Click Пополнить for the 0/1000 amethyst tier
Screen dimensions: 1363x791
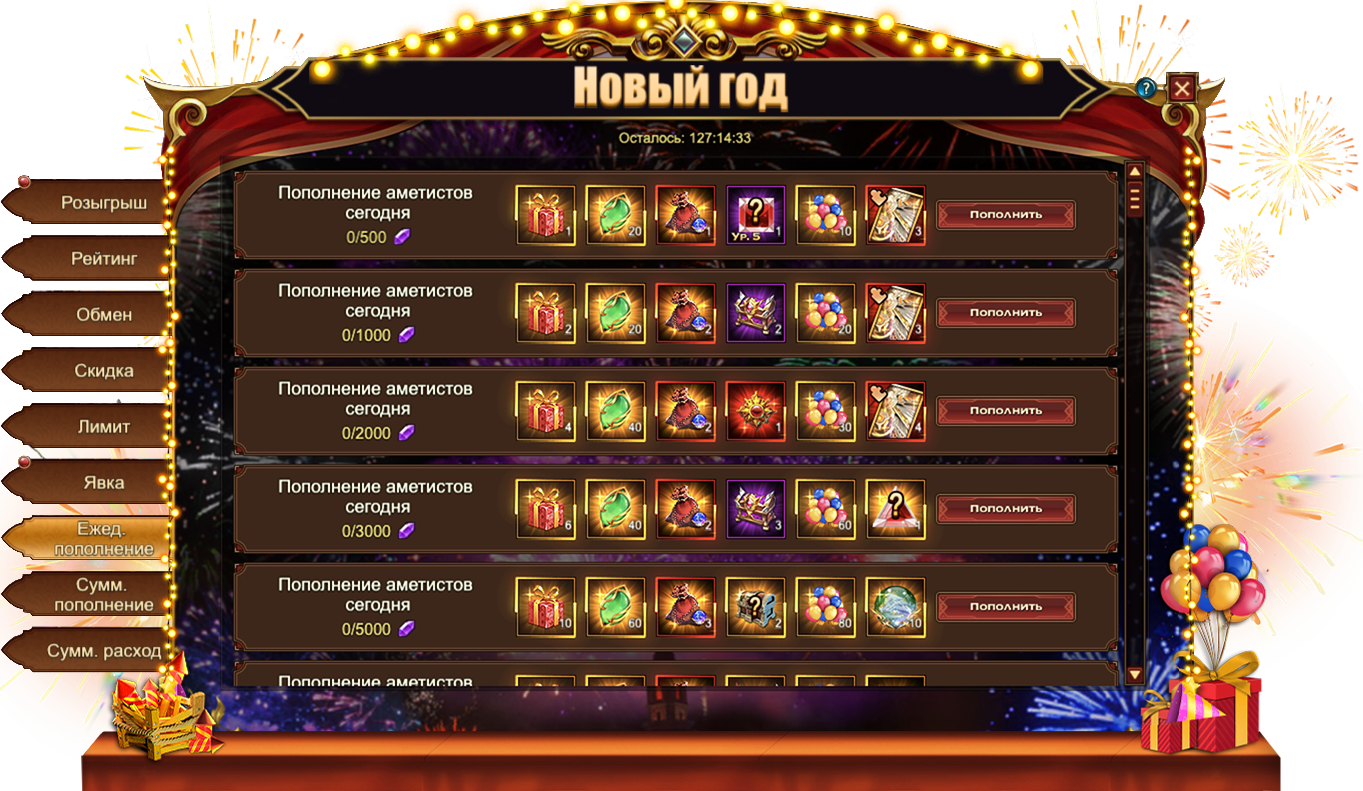click(1005, 312)
